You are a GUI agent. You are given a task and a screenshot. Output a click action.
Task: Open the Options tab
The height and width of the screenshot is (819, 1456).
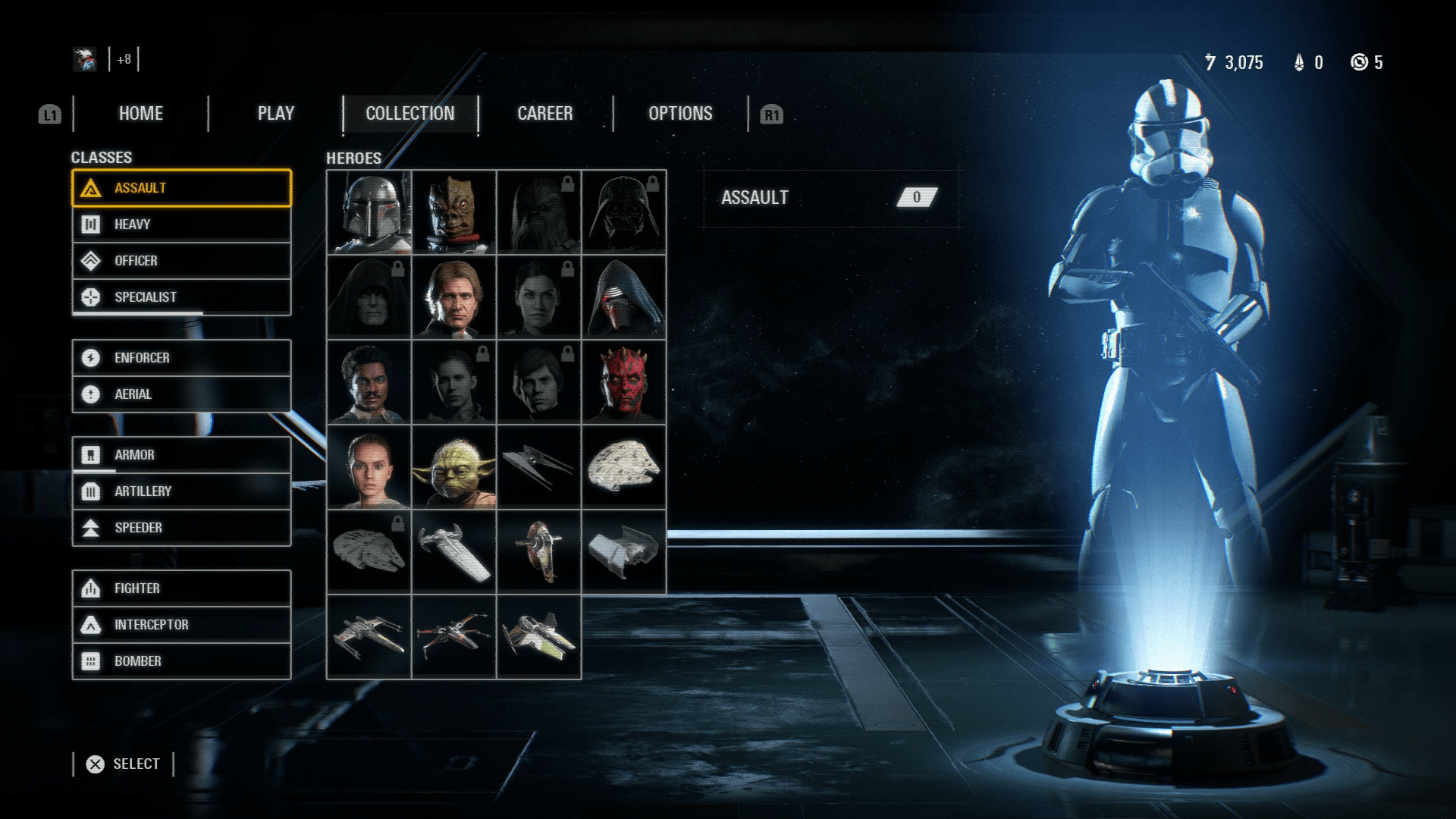(x=680, y=114)
